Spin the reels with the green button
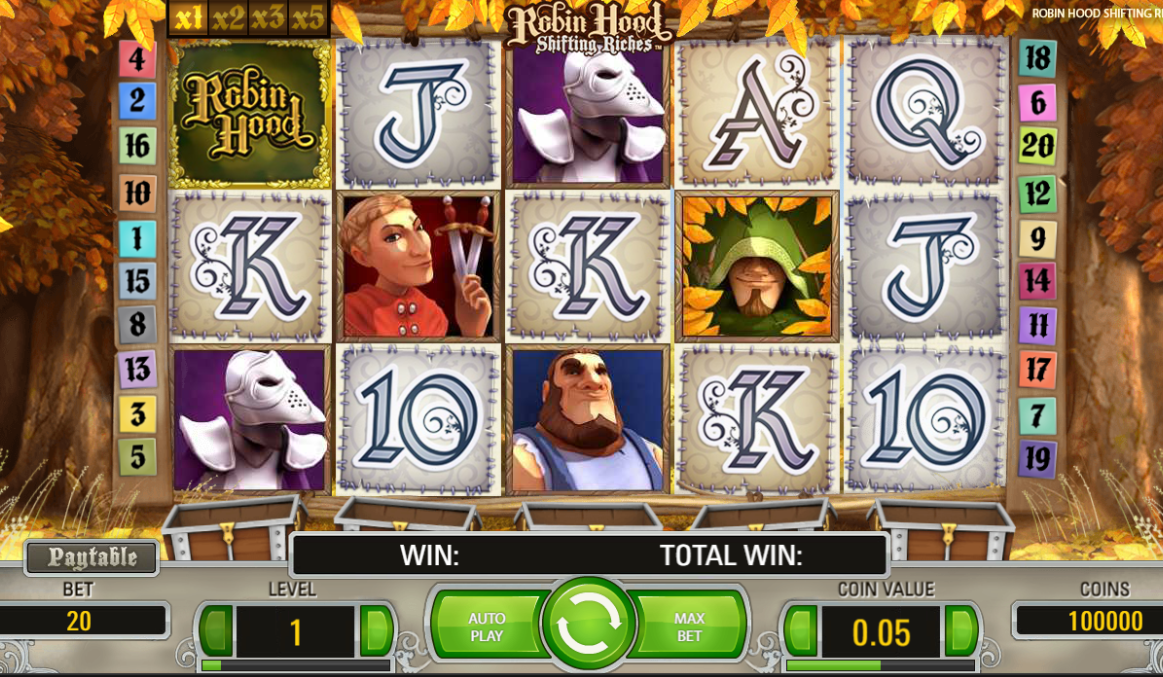 point(588,623)
